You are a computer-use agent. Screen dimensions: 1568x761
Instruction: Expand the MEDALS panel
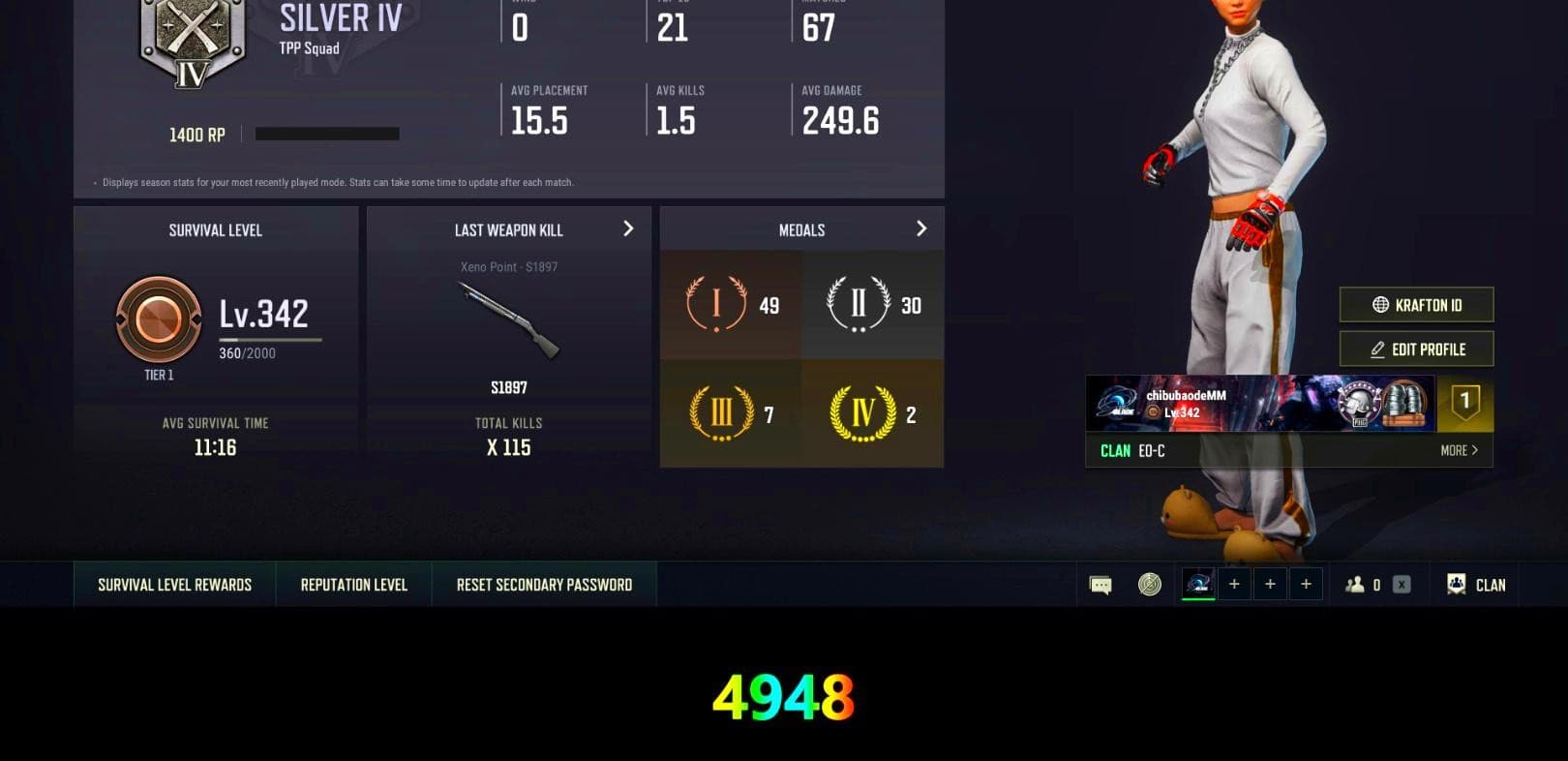[921, 228]
